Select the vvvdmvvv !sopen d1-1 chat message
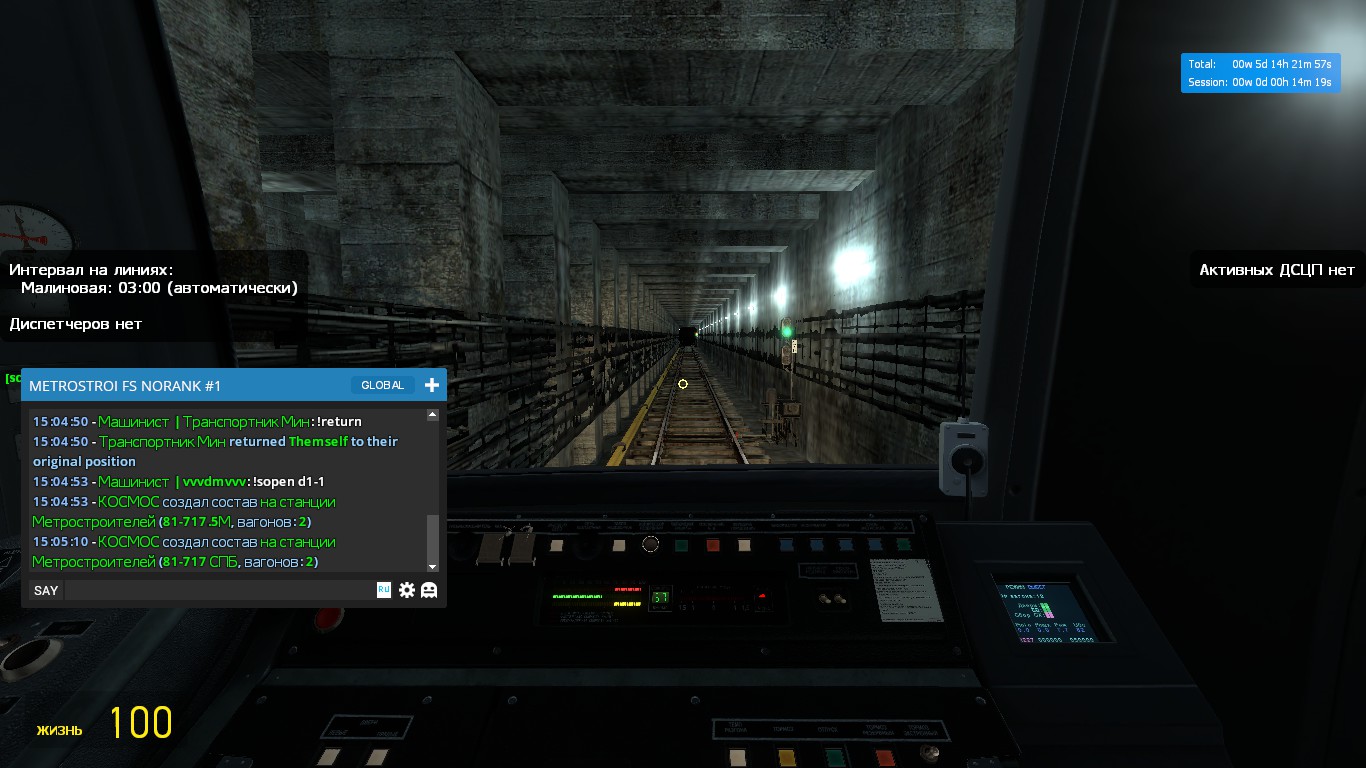This screenshot has height=768, width=1366. tap(179, 482)
